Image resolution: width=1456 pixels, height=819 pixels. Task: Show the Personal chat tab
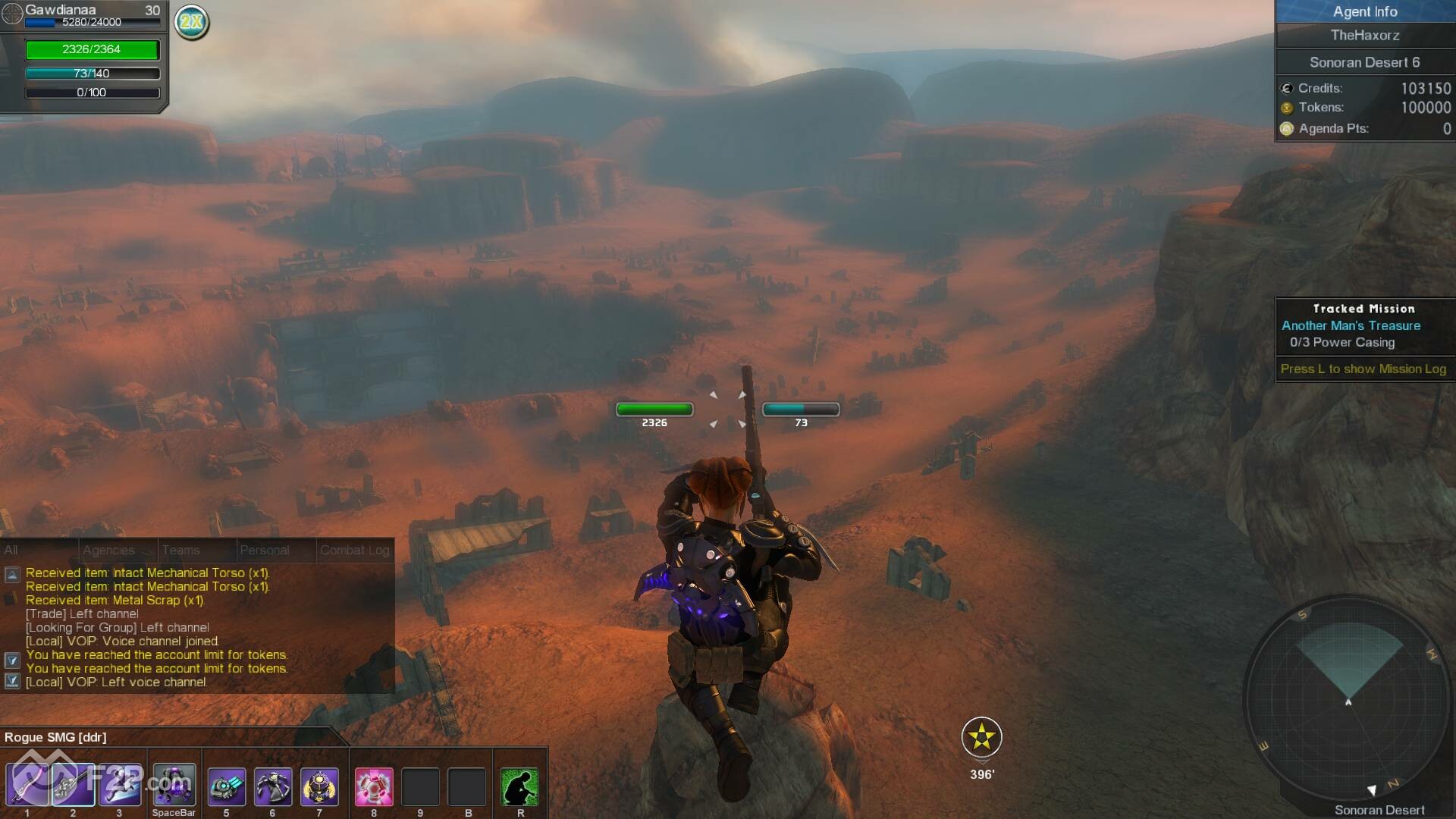(x=265, y=551)
